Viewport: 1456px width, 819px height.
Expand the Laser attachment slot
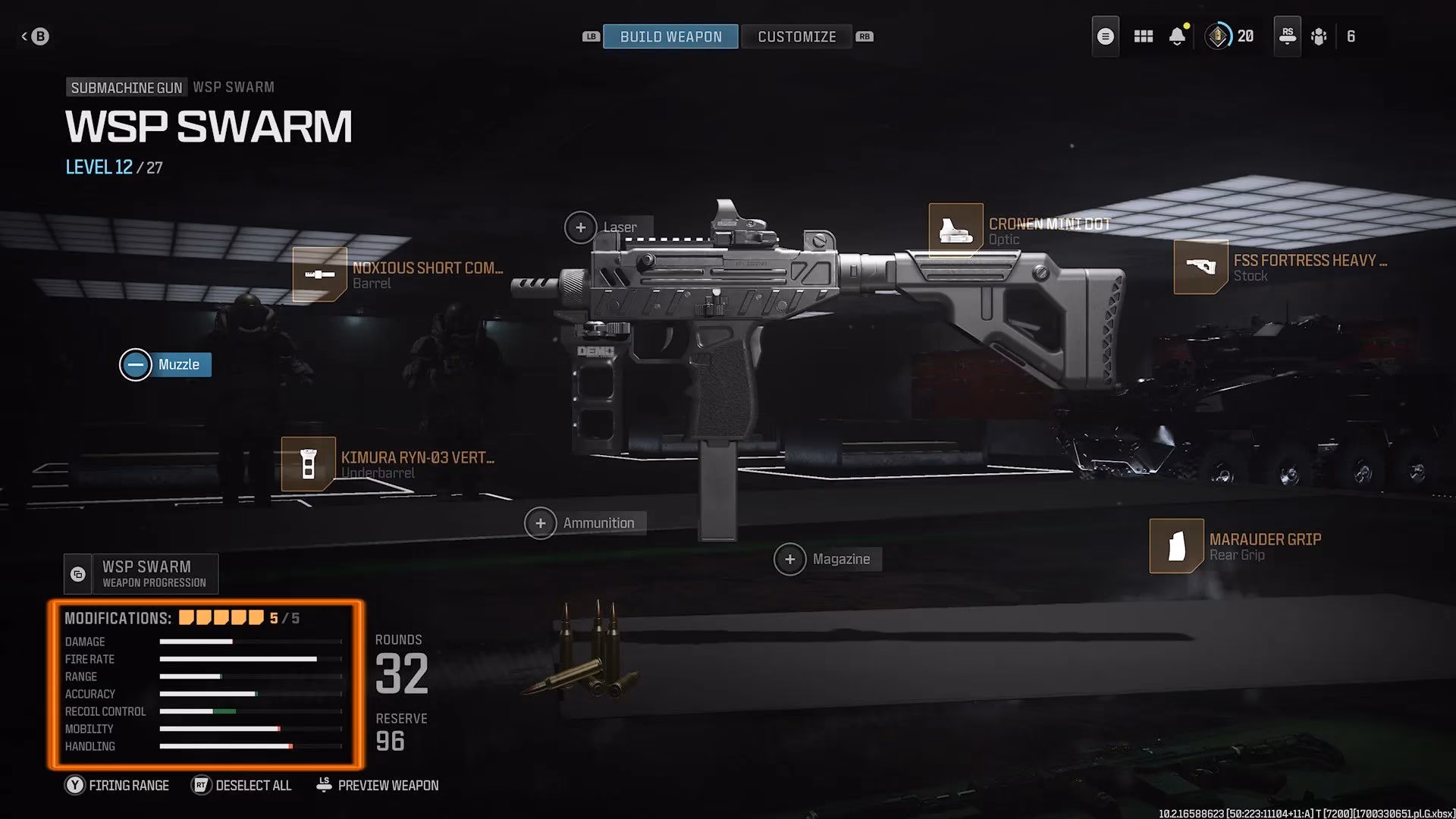(x=581, y=227)
